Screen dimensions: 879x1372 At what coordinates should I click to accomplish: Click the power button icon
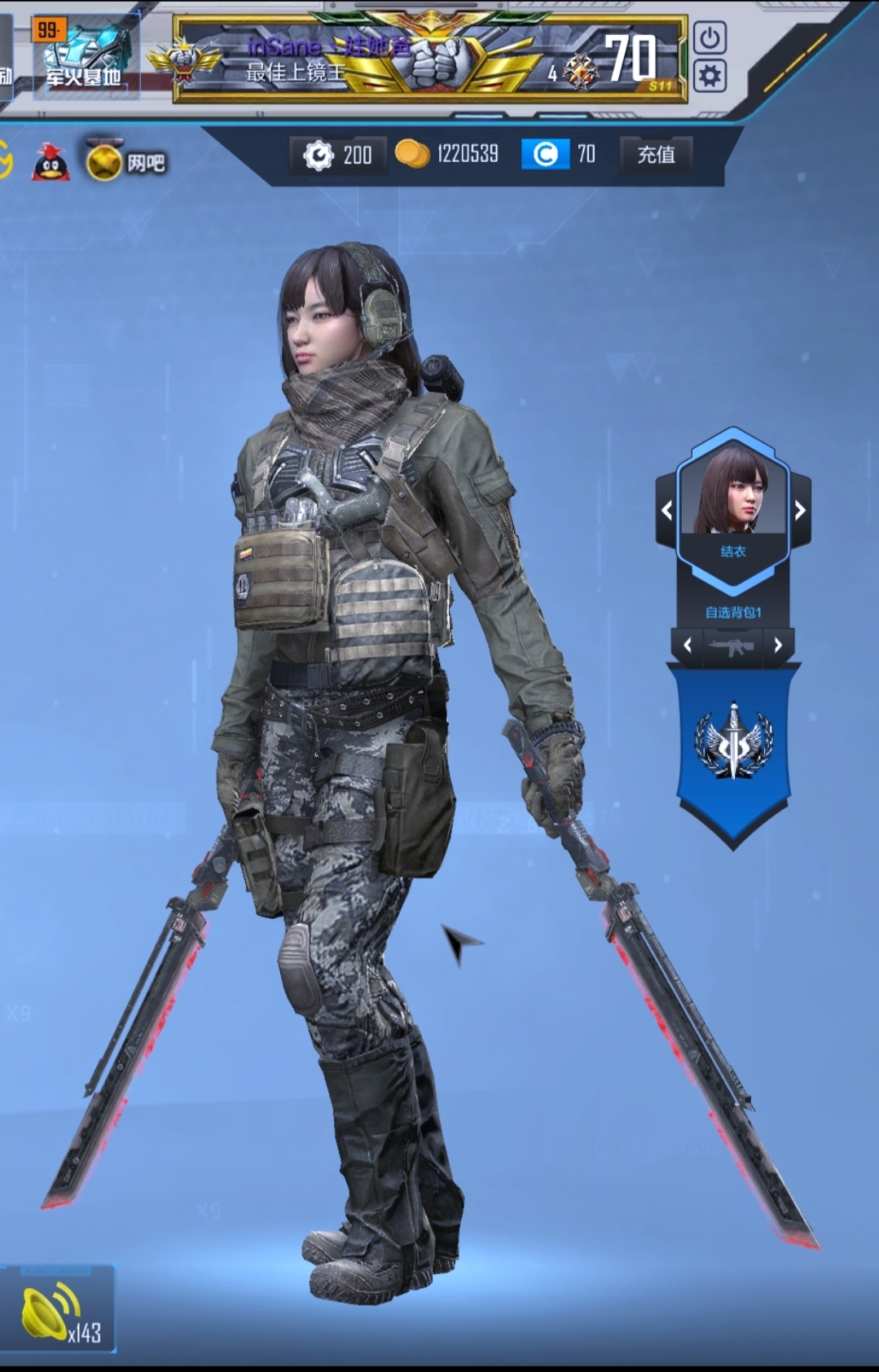pyautogui.click(x=710, y=38)
